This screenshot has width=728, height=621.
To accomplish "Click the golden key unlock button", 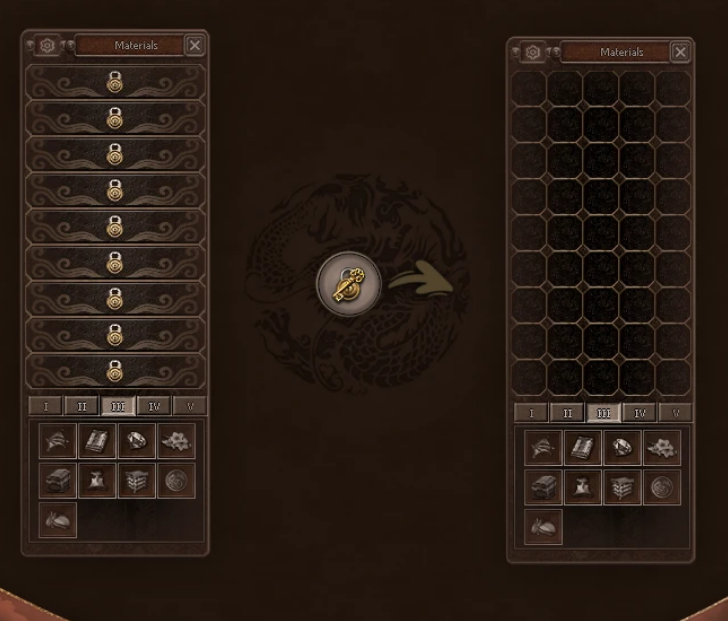I will (349, 284).
